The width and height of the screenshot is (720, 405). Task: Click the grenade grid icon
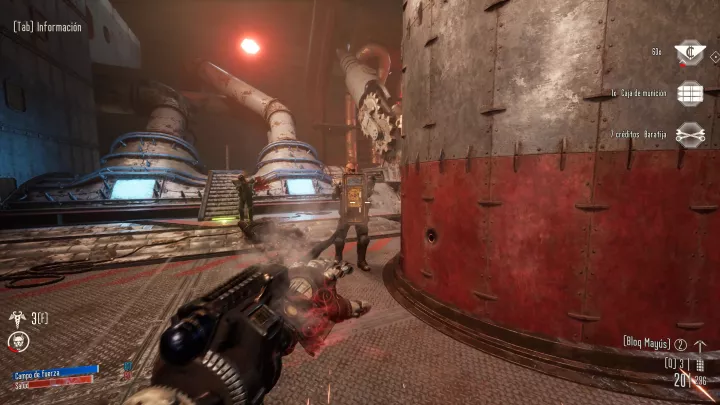pyautogui.click(x=700, y=365)
